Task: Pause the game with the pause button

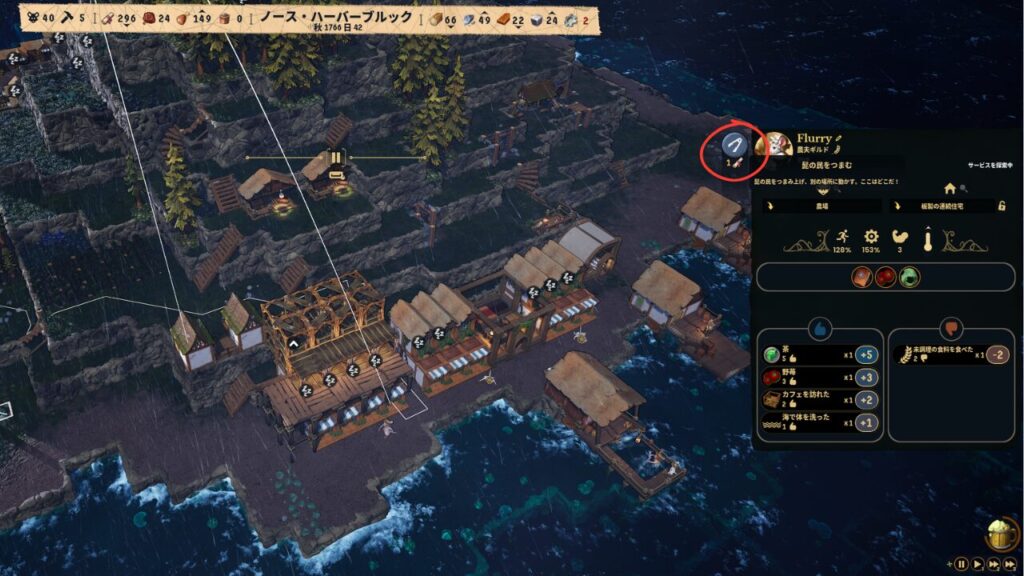Action: (961, 564)
